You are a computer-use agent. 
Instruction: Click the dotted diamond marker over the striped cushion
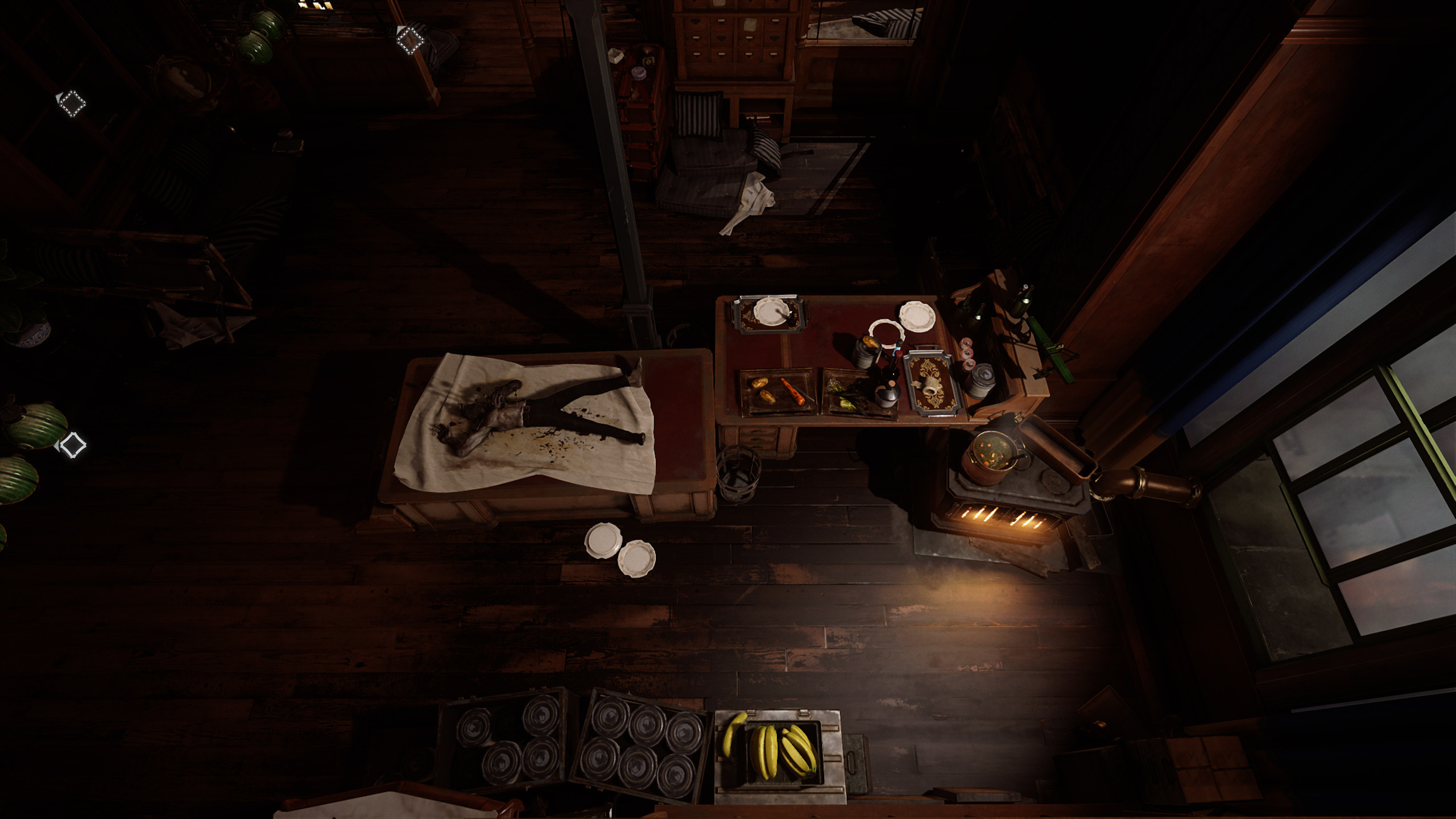[x=409, y=40]
